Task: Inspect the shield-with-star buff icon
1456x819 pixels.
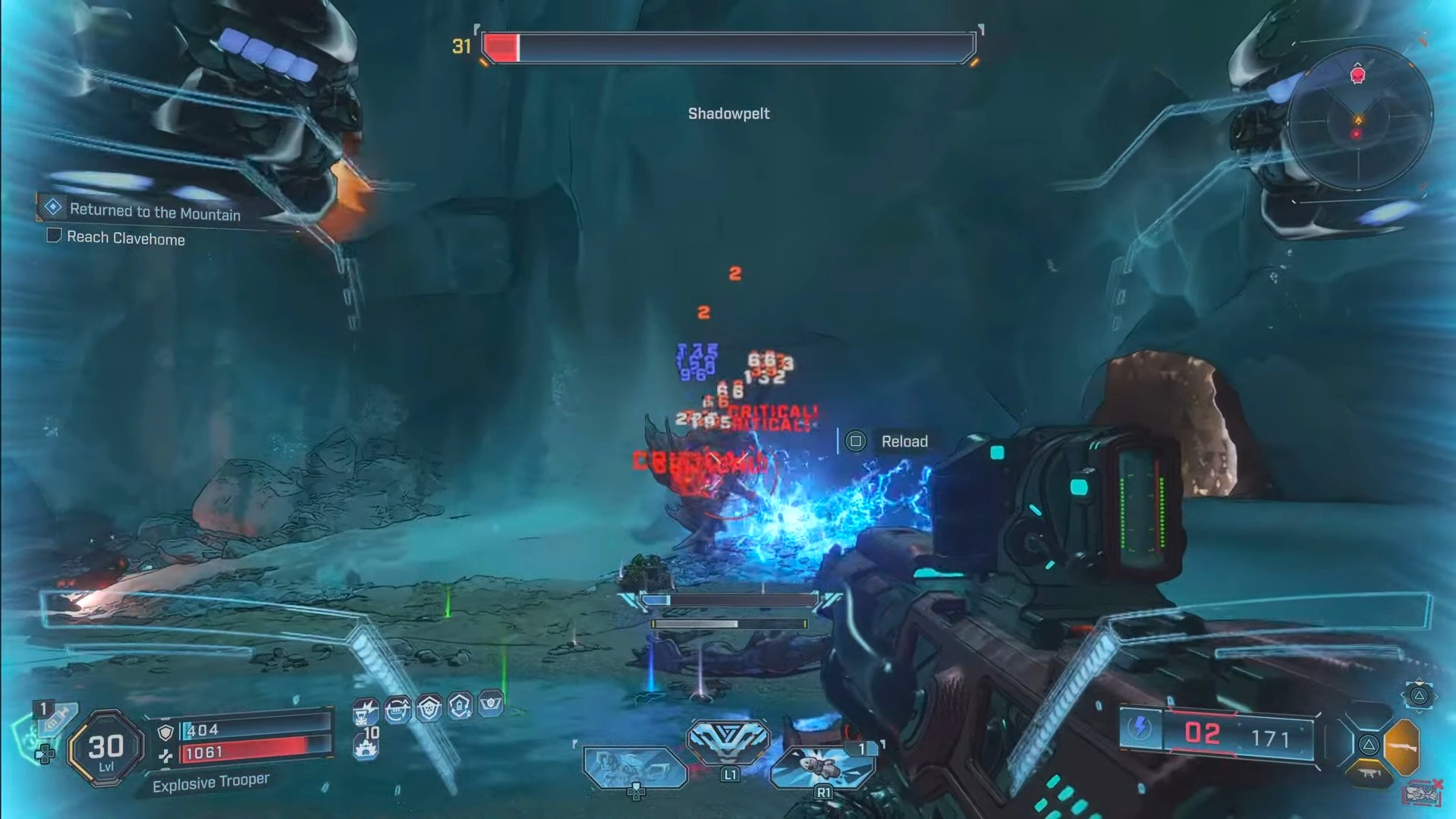Action: pos(429,707)
